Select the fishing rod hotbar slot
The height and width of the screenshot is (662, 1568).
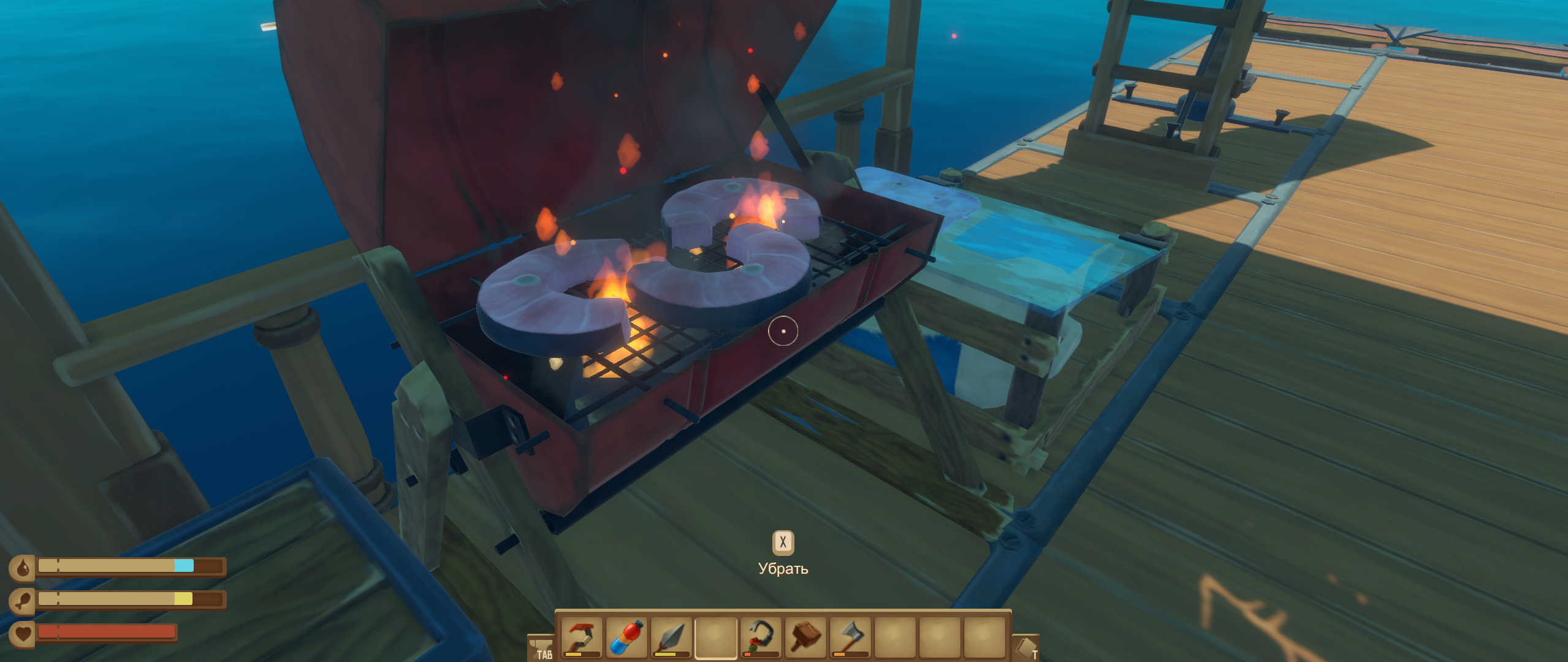(581, 637)
